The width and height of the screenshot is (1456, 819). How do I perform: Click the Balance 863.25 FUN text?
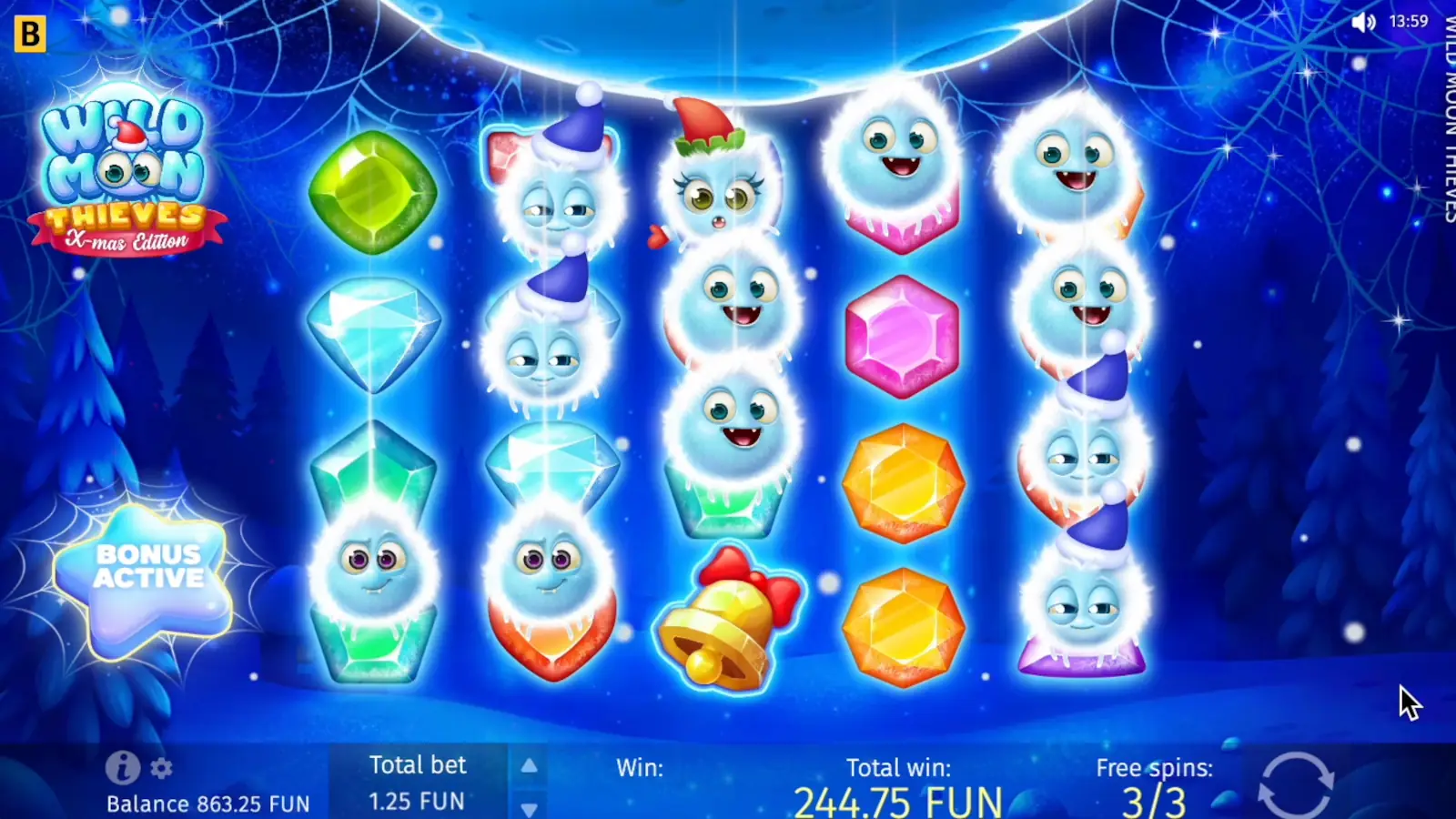(x=207, y=804)
